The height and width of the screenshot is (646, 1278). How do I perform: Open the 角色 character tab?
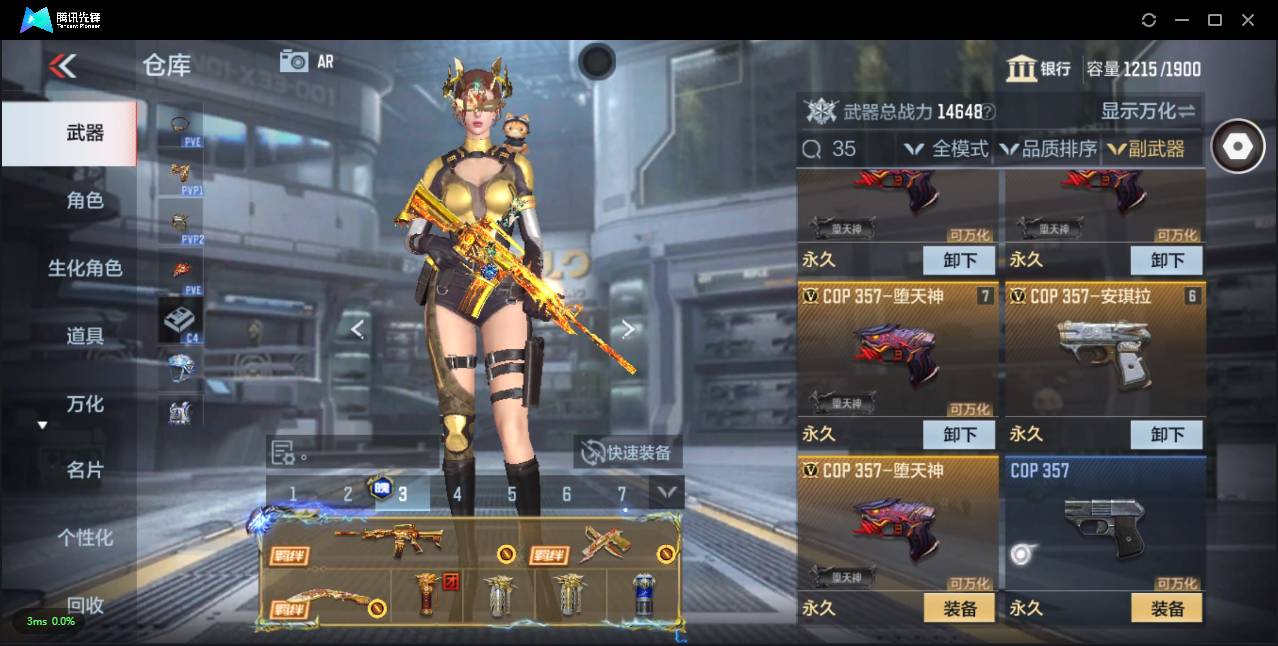point(85,200)
